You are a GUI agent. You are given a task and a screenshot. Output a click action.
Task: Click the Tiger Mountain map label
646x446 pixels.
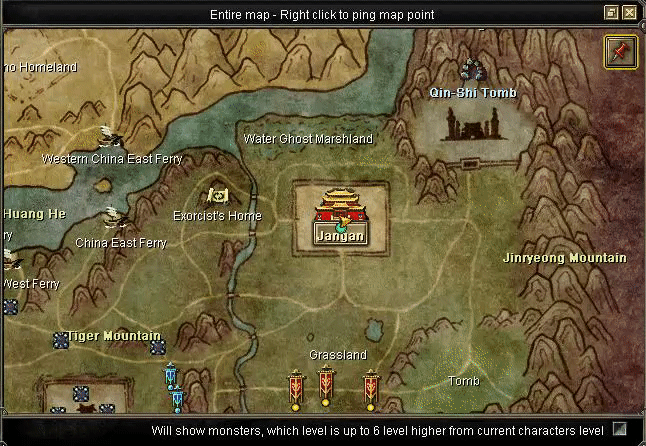click(113, 336)
